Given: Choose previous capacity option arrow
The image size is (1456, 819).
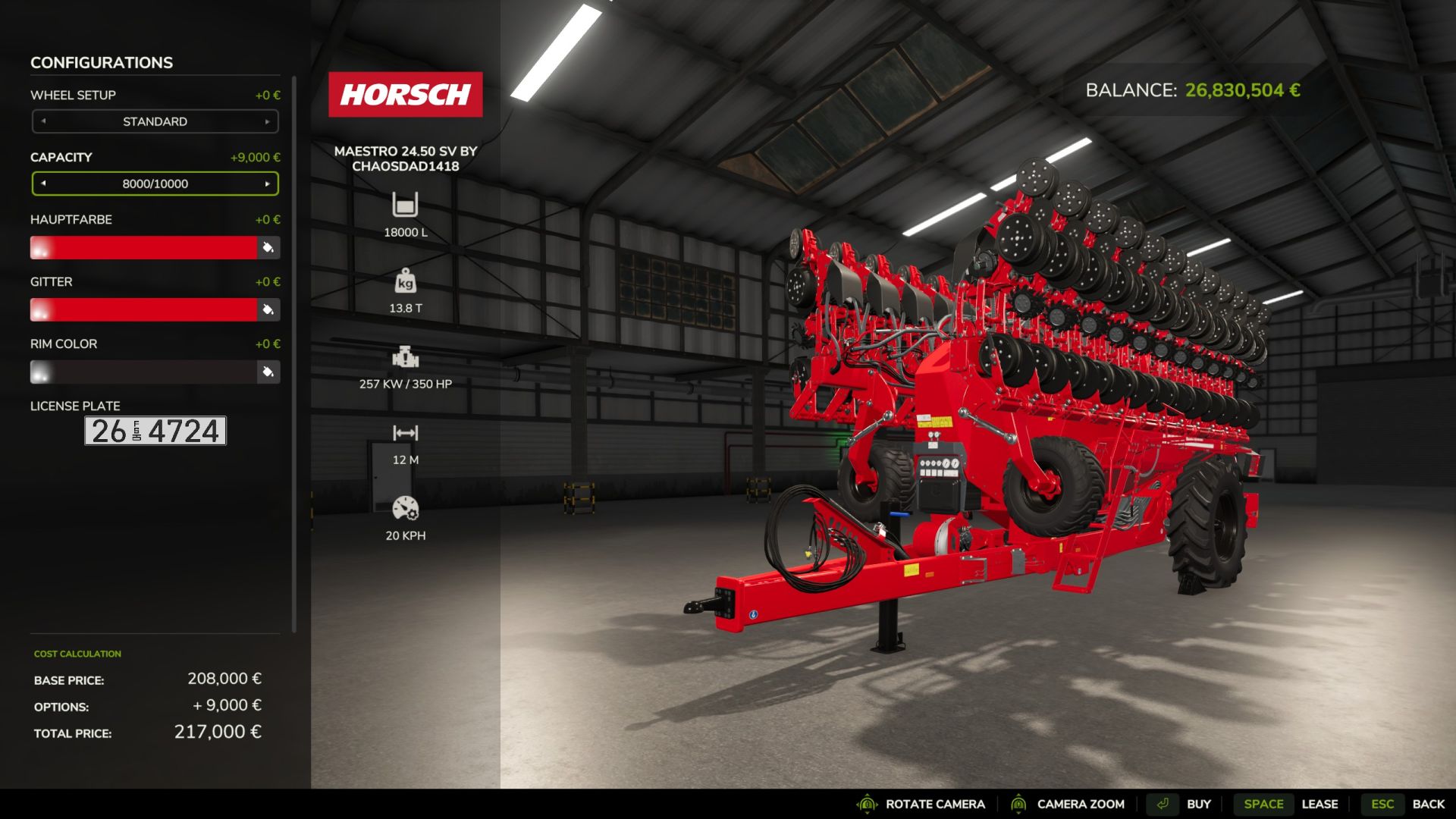Looking at the screenshot, I should (x=43, y=184).
